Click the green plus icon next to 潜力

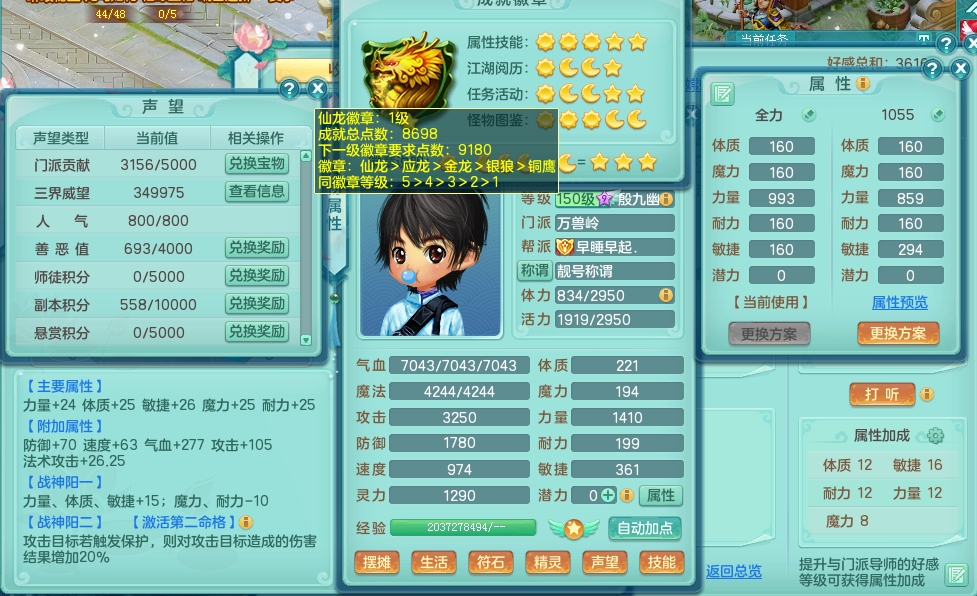608,495
